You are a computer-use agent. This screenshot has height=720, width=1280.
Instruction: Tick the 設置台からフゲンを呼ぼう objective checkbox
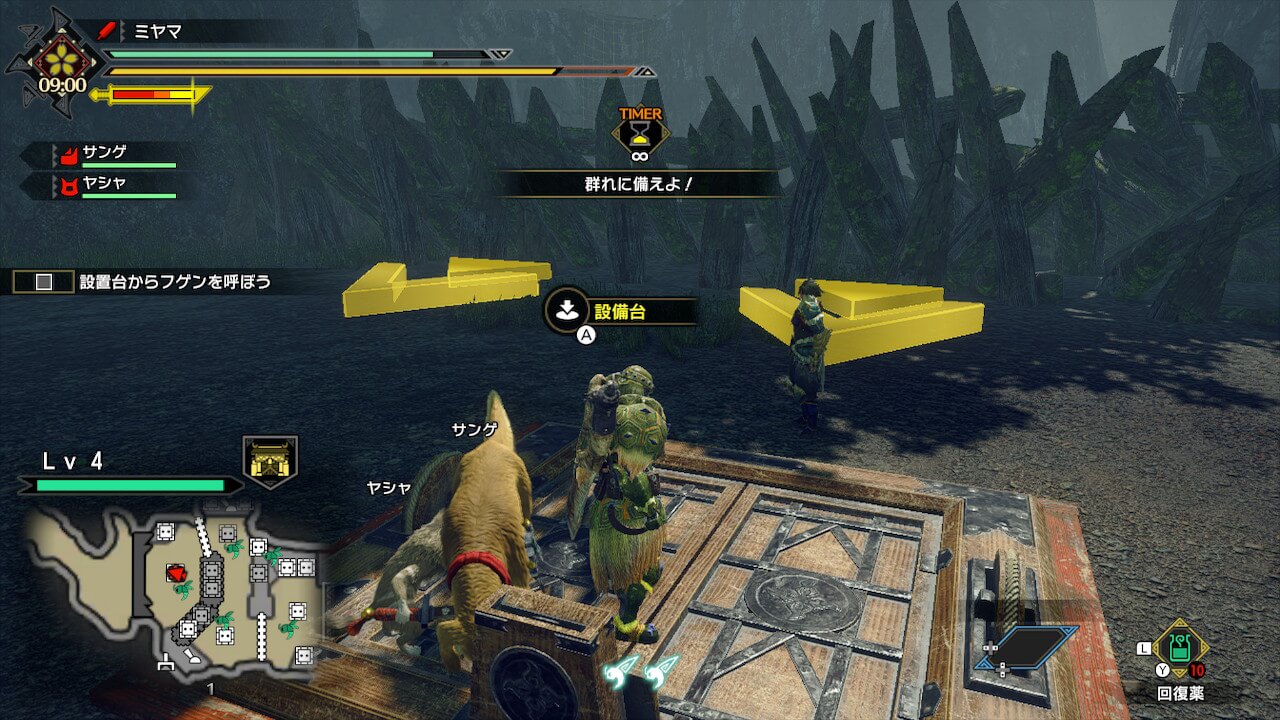[44, 282]
